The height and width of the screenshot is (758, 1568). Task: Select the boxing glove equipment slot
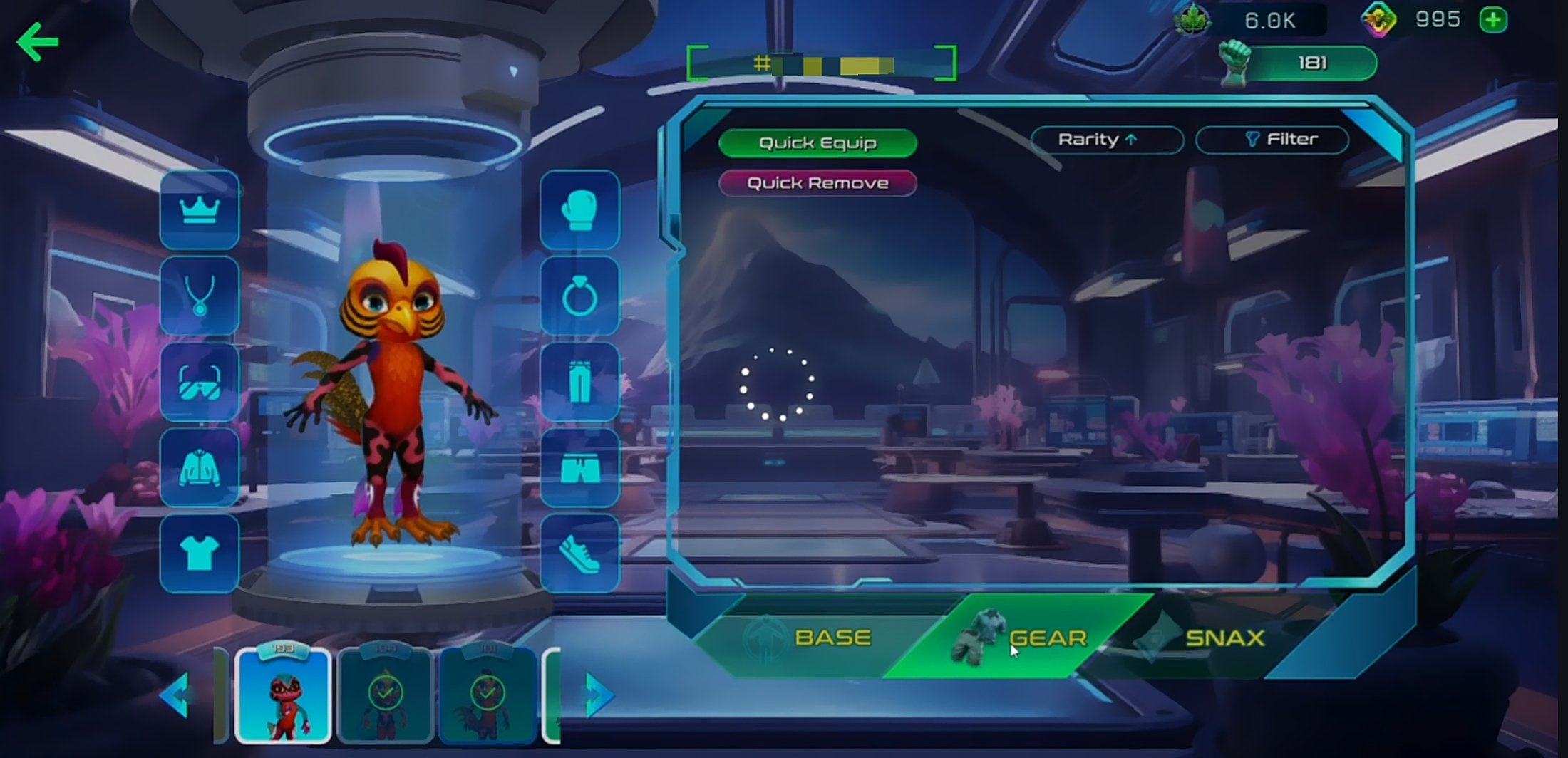pos(579,210)
